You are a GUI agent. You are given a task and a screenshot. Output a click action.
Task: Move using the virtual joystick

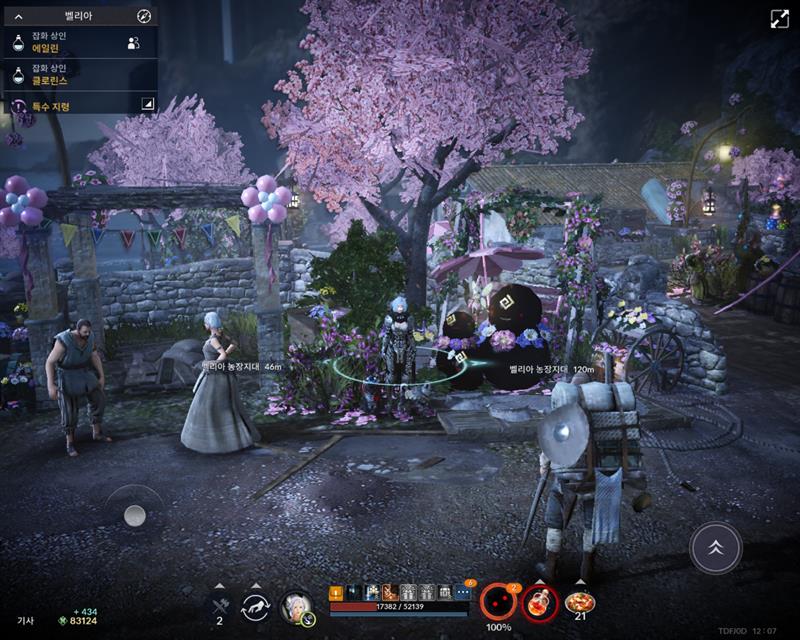point(135,515)
